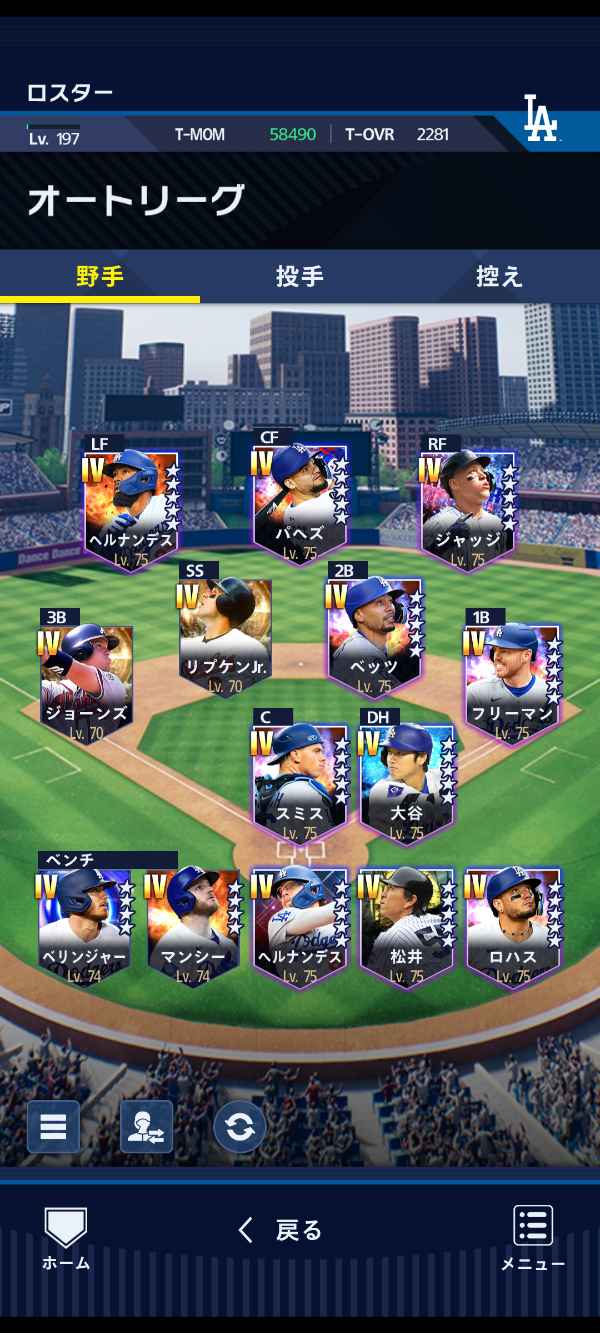This screenshot has height=1333, width=600.
Task: Switch to the 投手 tab
Action: pos(299,276)
